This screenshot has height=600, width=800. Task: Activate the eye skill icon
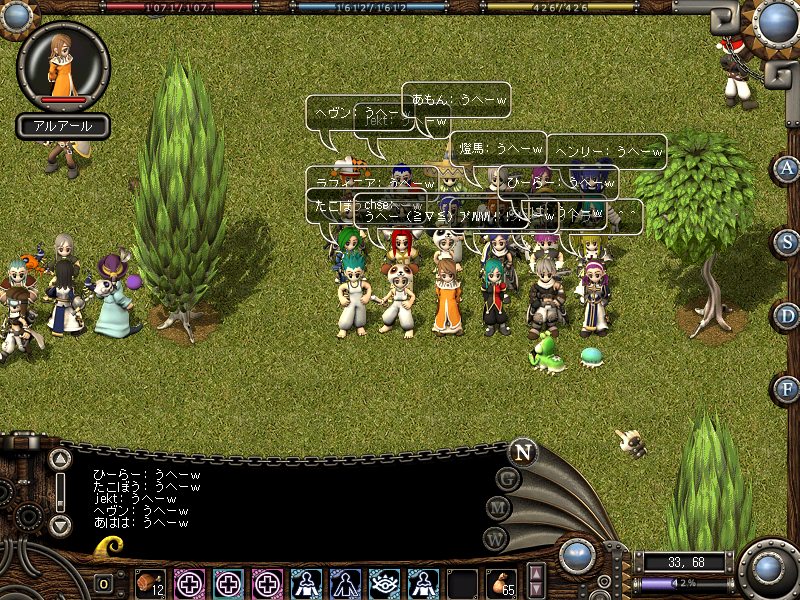click(384, 582)
